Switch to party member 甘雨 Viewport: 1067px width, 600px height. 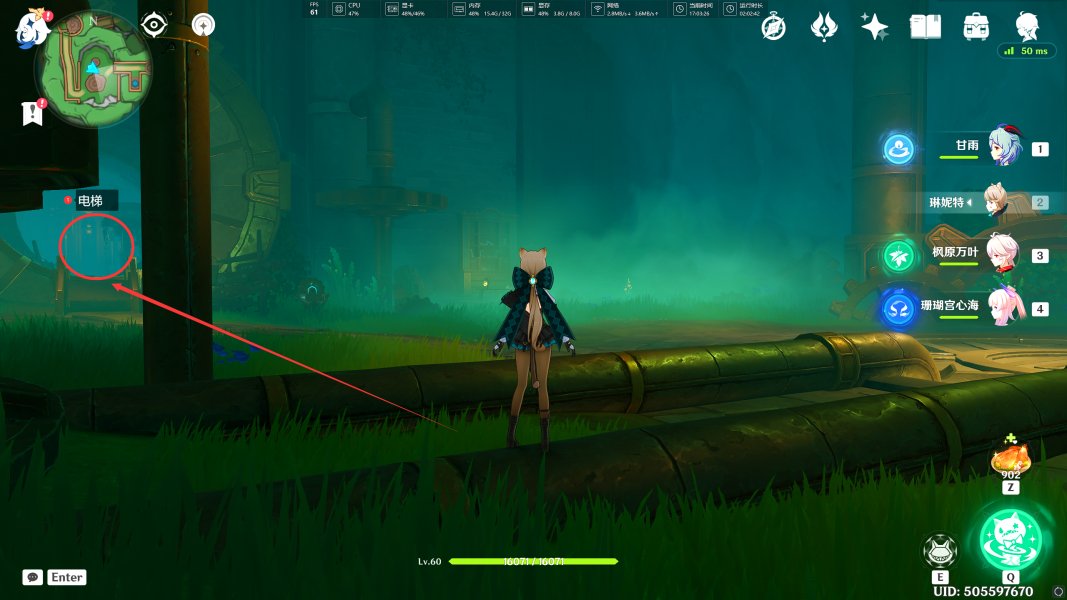(1003, 148)
